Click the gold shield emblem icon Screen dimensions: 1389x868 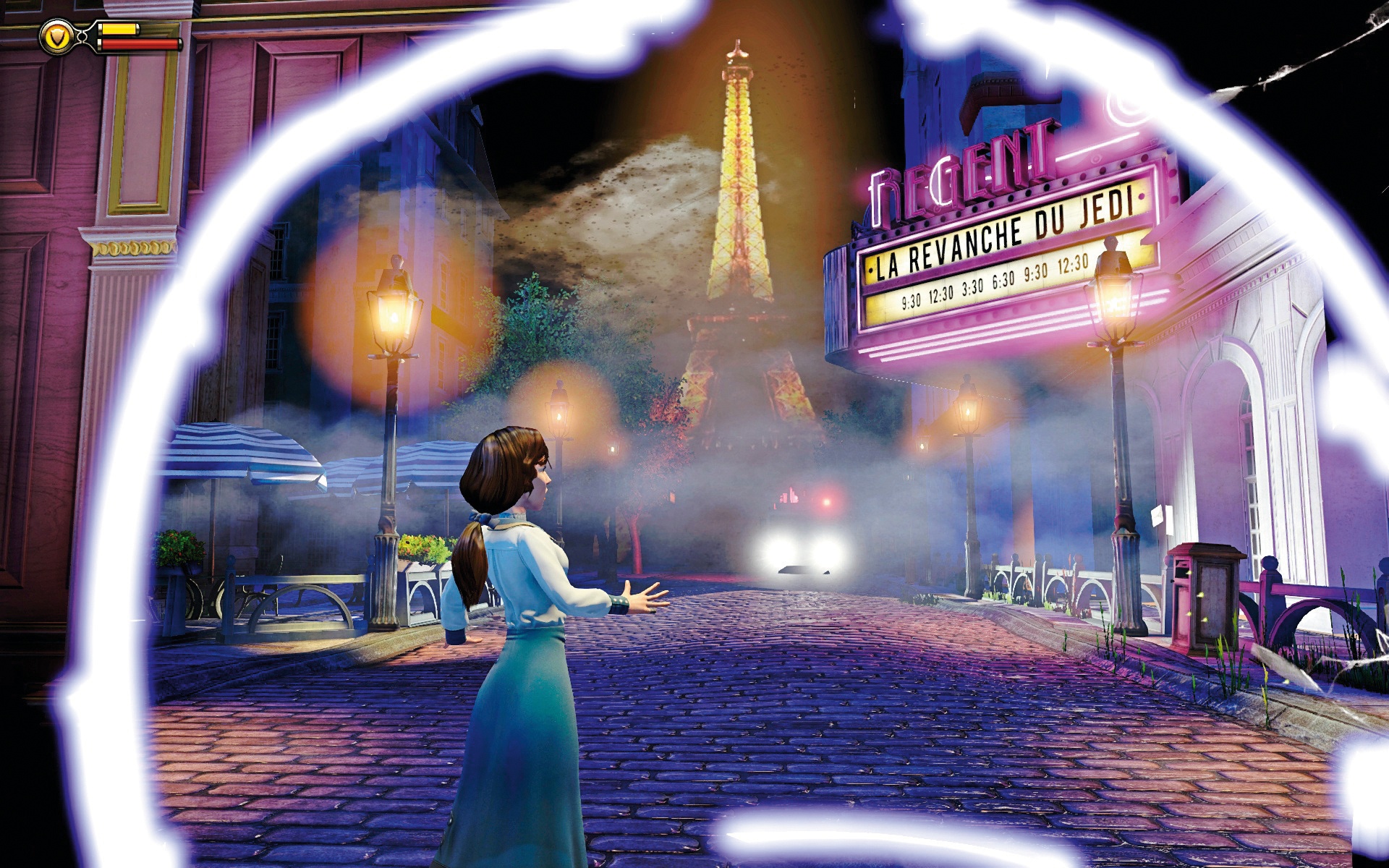pyautogui.click(x=54, y=35)
